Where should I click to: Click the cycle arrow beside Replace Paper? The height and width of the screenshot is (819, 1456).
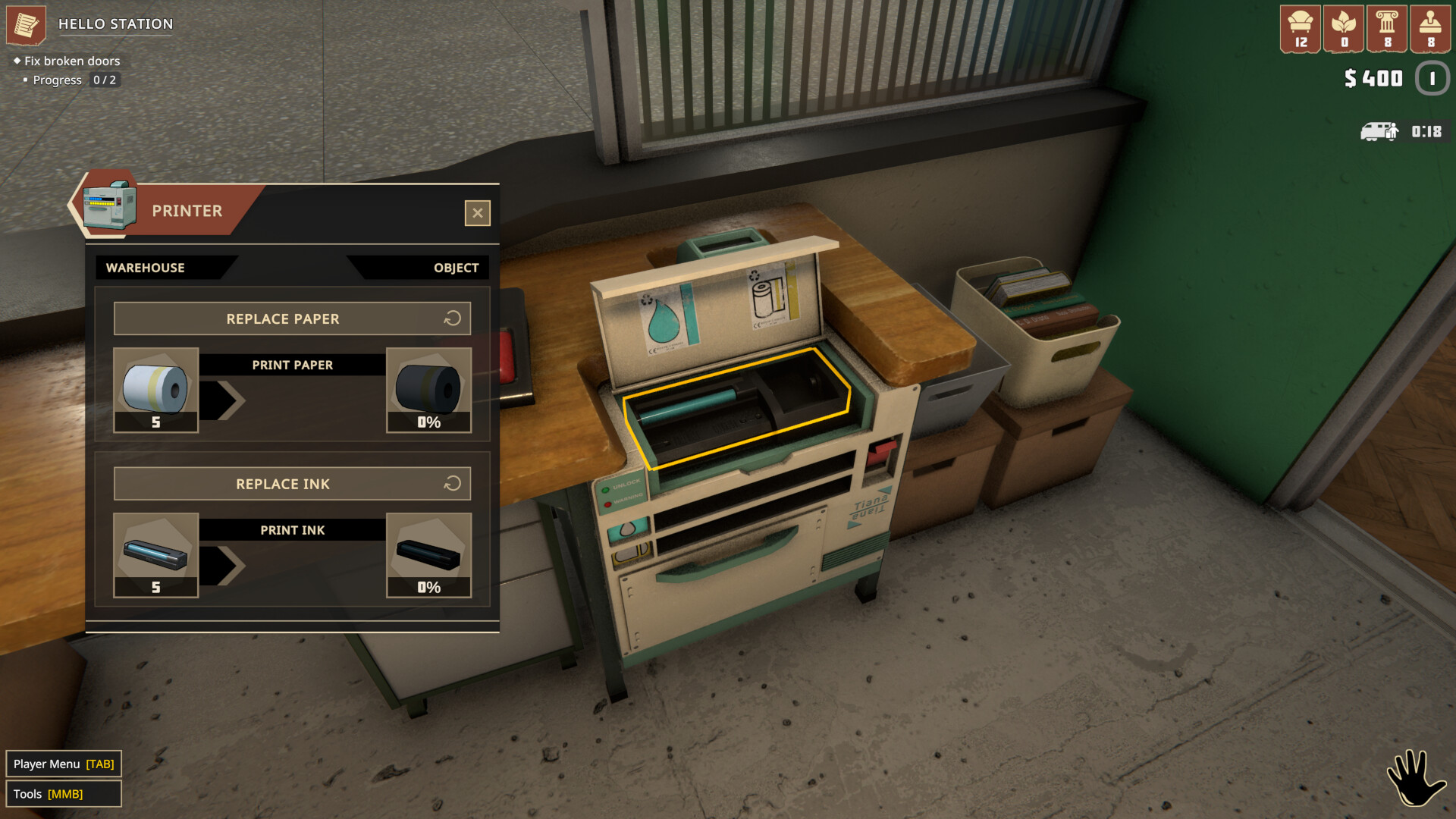click(x=453, y=318)
